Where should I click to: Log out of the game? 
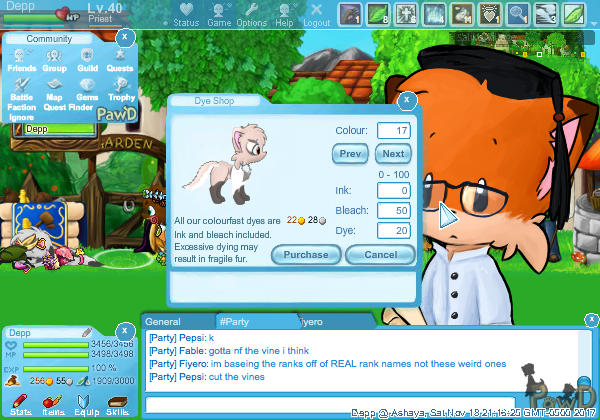[x=316, y=16]
